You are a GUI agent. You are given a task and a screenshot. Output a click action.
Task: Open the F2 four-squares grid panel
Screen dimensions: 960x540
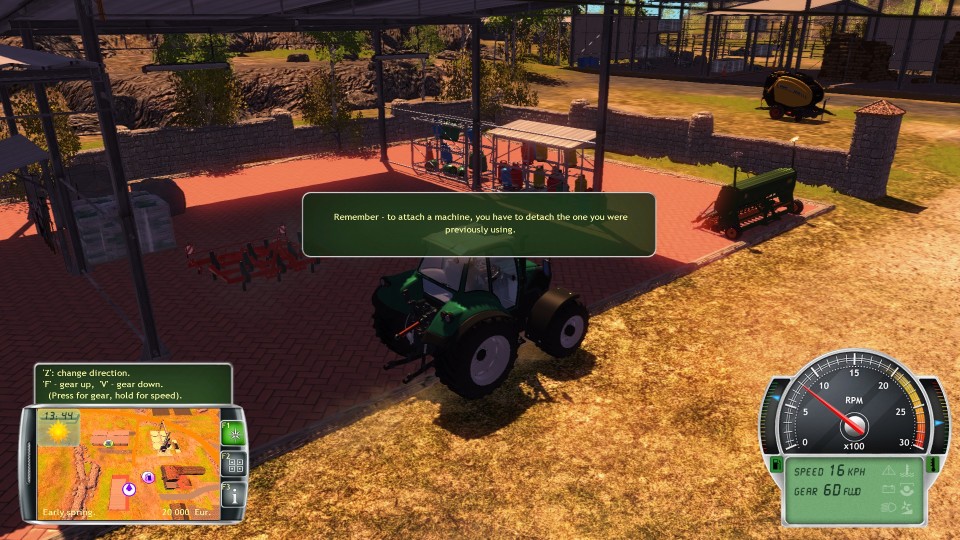click(232, 464)
